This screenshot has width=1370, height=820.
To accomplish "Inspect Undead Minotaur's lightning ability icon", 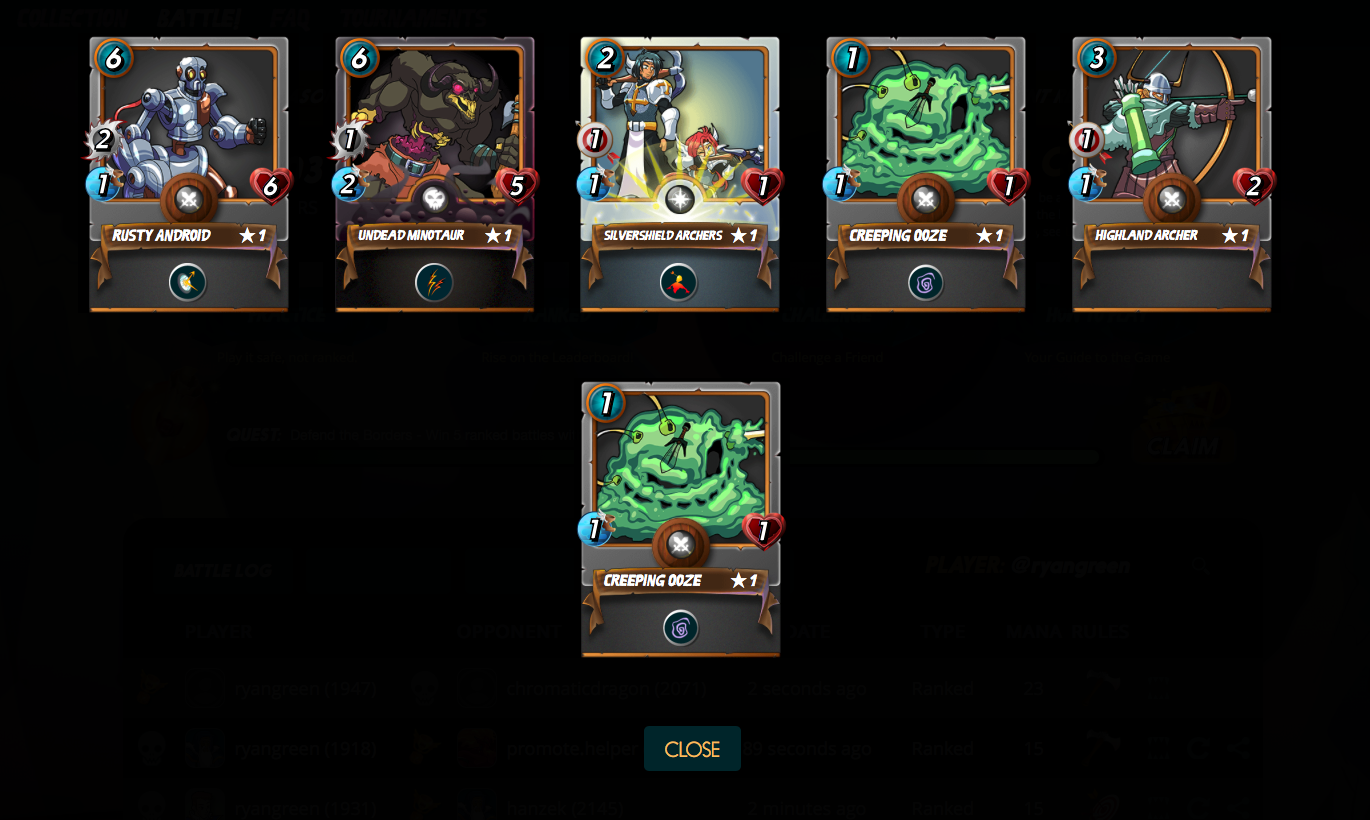I will point(434,282).
